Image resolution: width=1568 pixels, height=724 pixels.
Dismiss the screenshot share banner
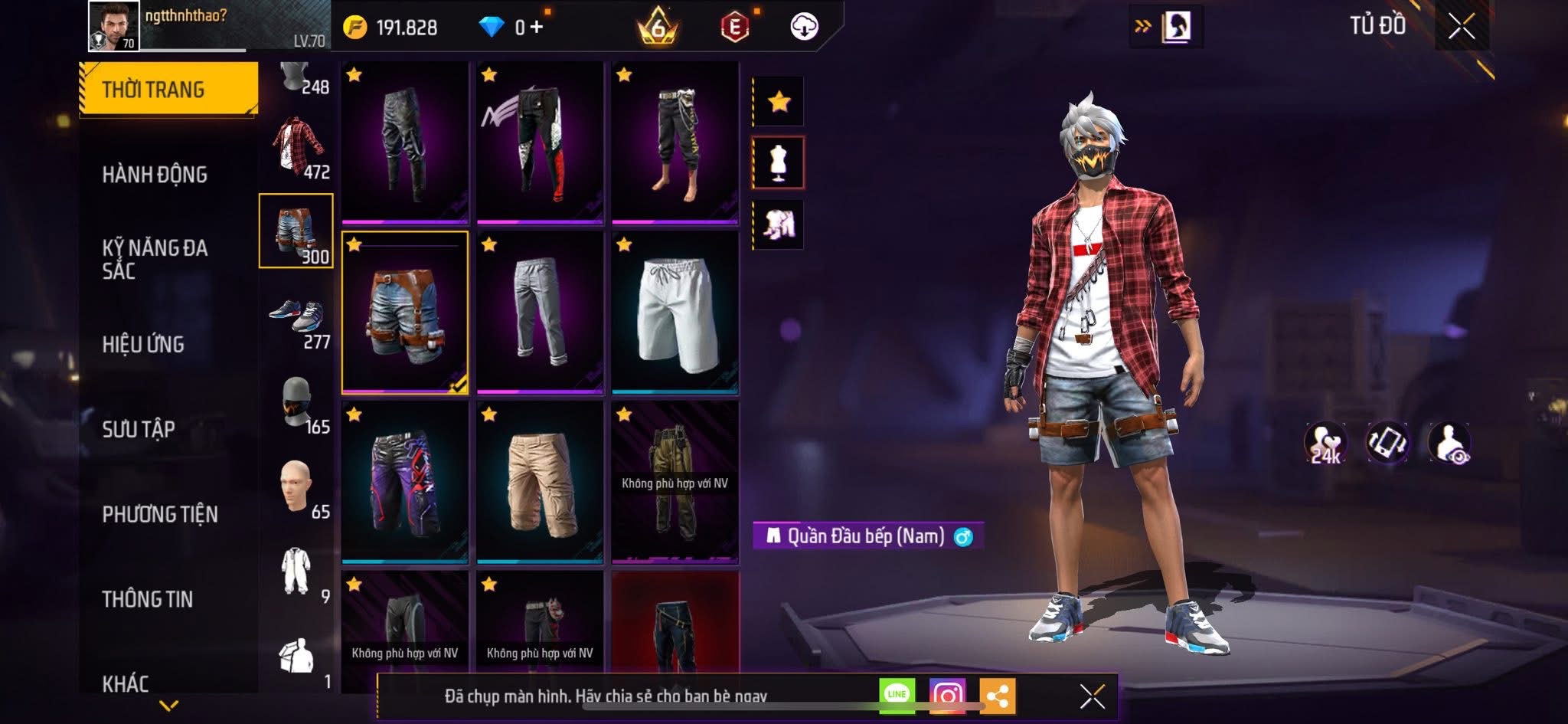coord(1090,694)
